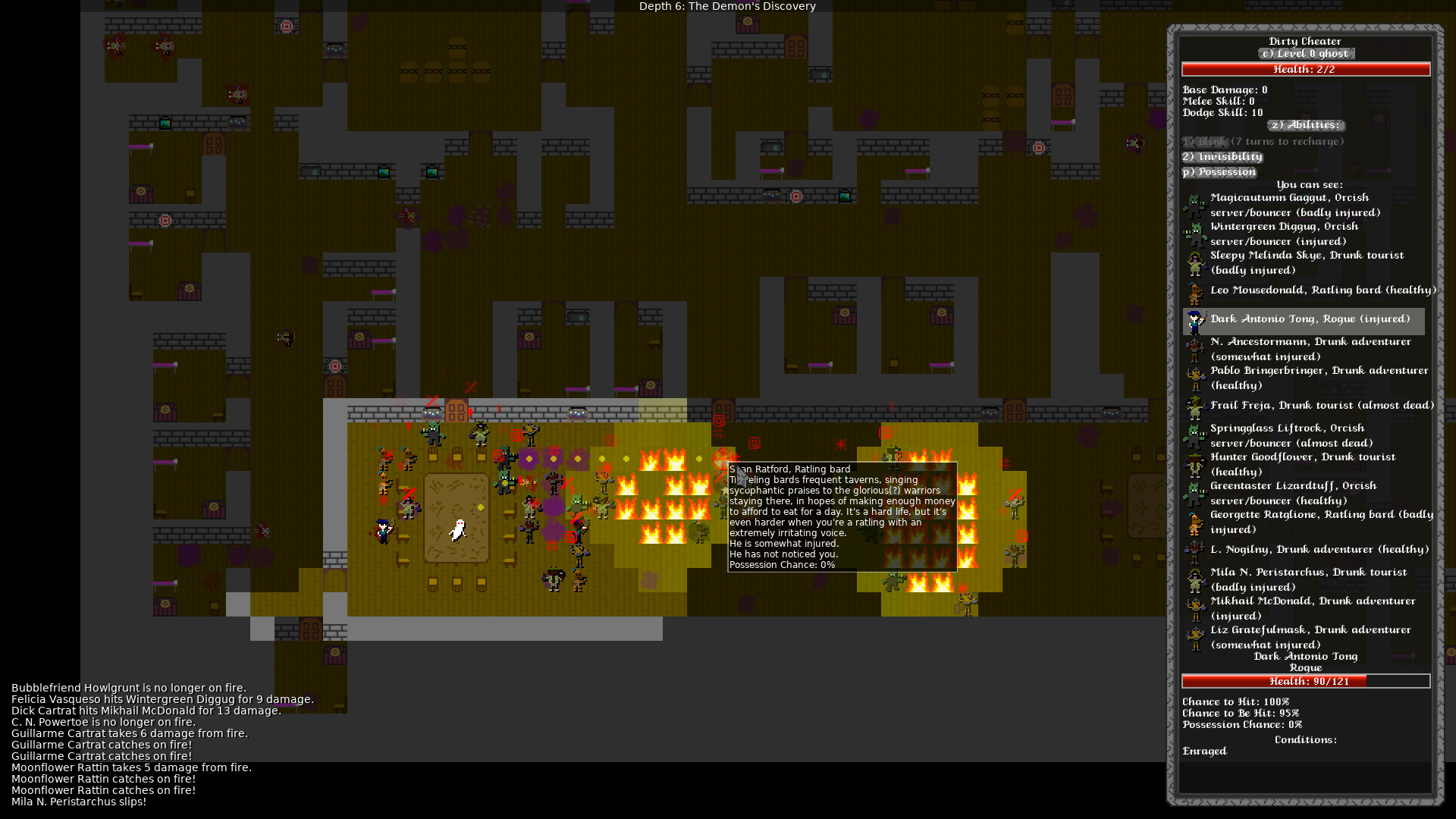Expand the Conditions section showing Enraged
The width and height of the screenshot is (1456, 819).
click(x=1305, y=739)
